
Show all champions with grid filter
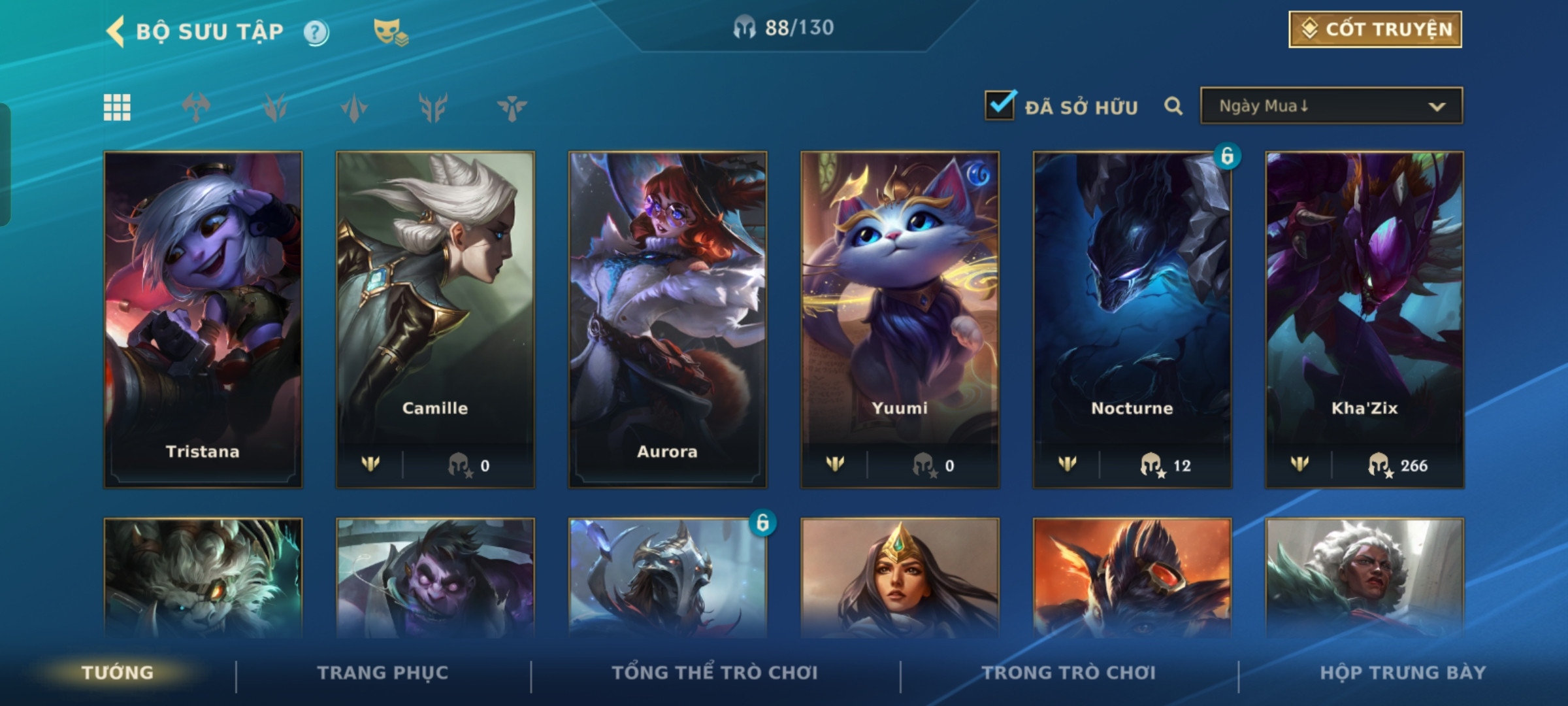pos(118,107)
